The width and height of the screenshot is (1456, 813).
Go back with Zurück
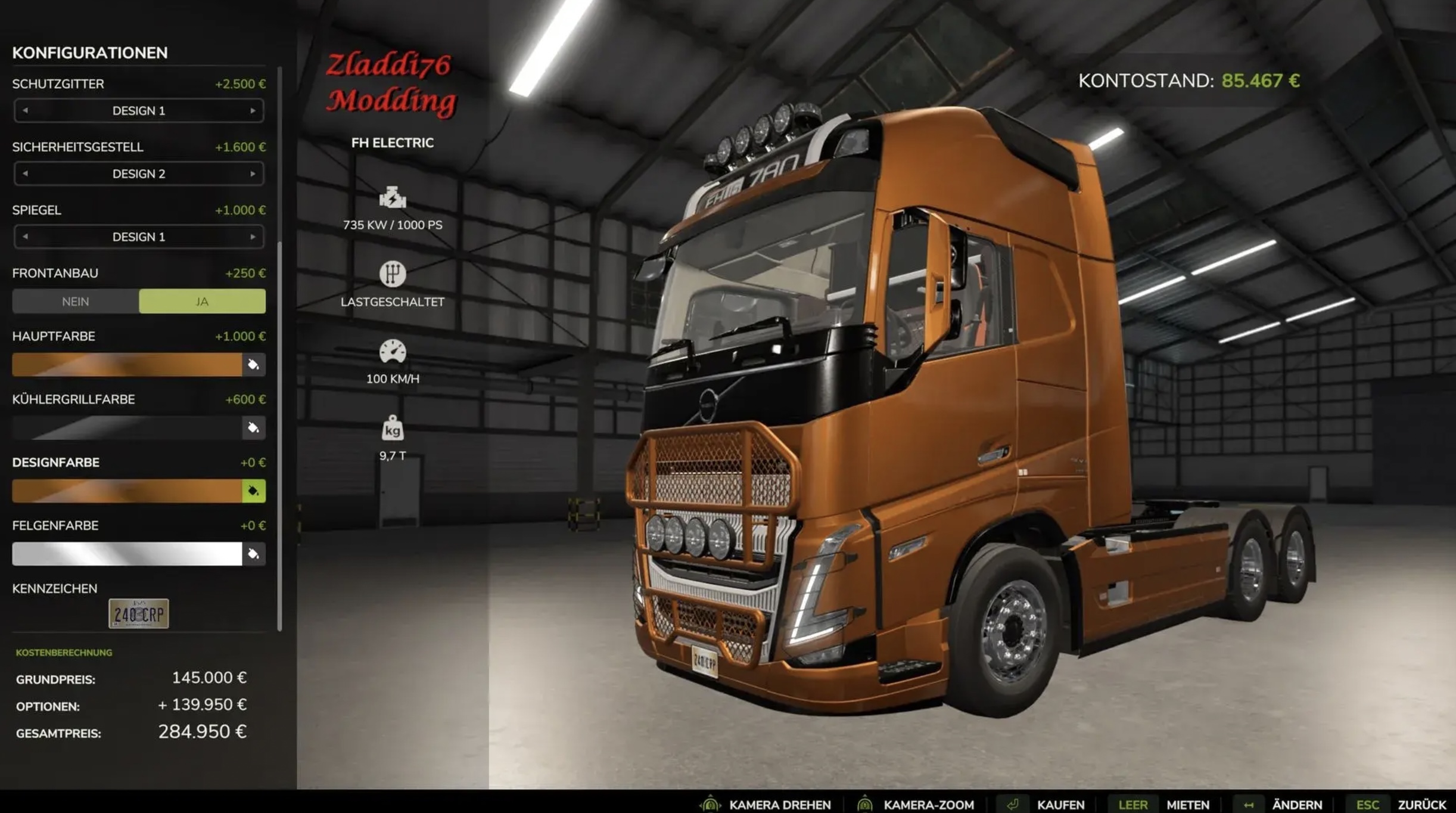tap(1421, 805)
